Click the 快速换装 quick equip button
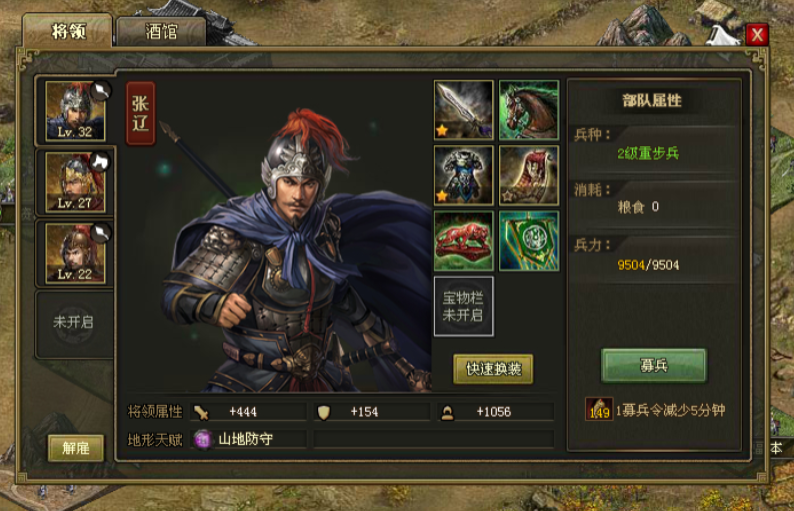This screenshot has height=511, width=794. click(493, 368)
